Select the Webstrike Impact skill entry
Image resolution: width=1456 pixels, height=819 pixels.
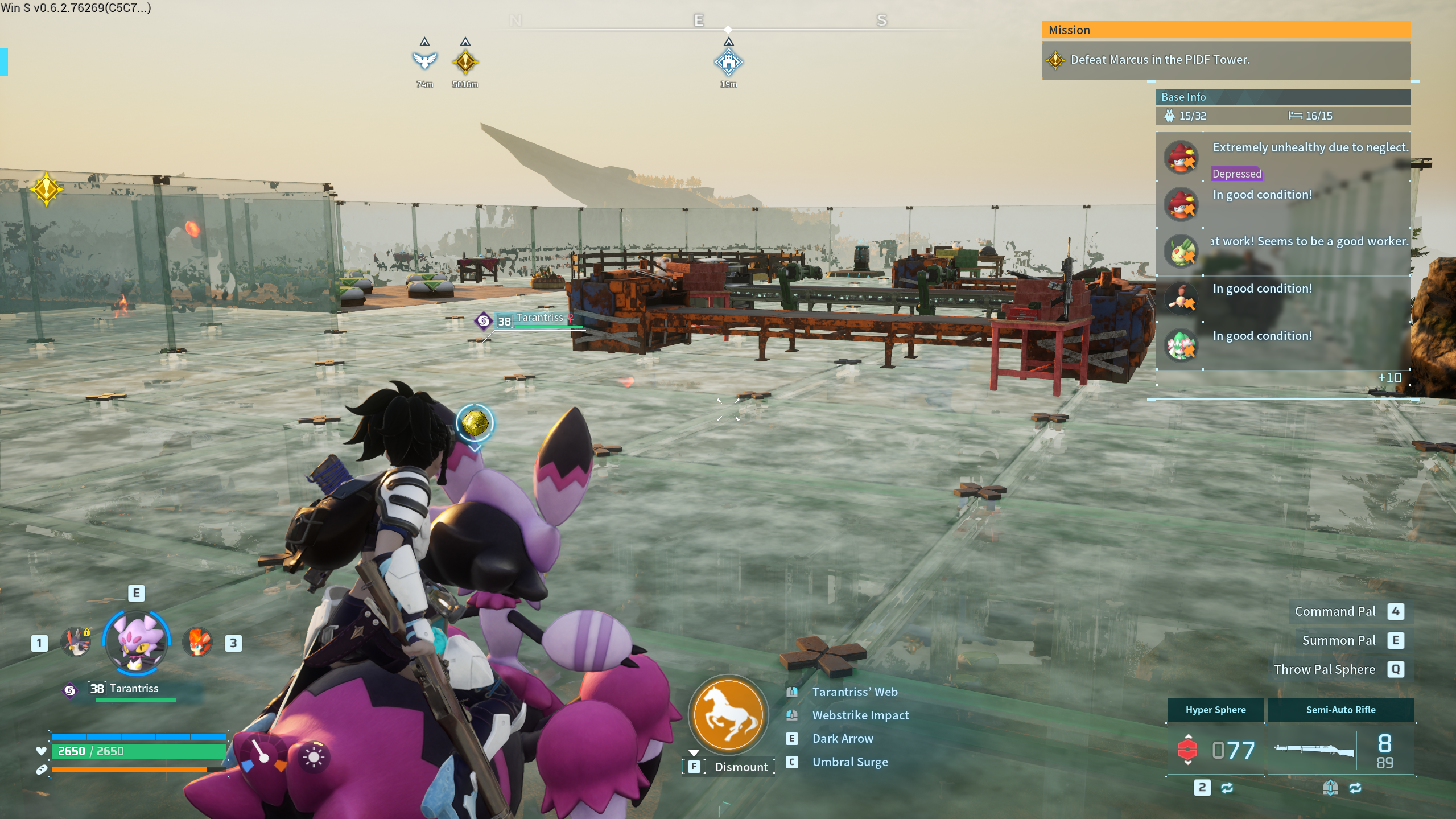pyautogui.click(x=860, y=715)
